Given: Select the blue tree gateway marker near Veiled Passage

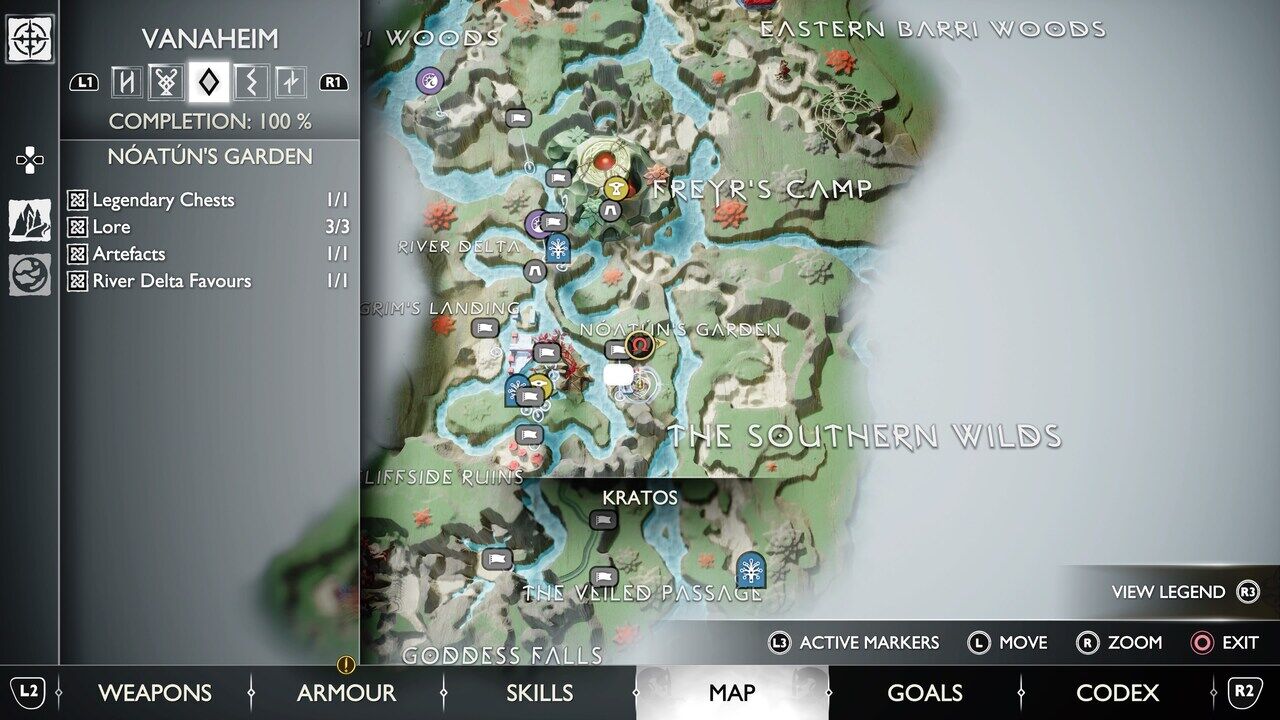Looking at the screenshot, I should (749, 569).
